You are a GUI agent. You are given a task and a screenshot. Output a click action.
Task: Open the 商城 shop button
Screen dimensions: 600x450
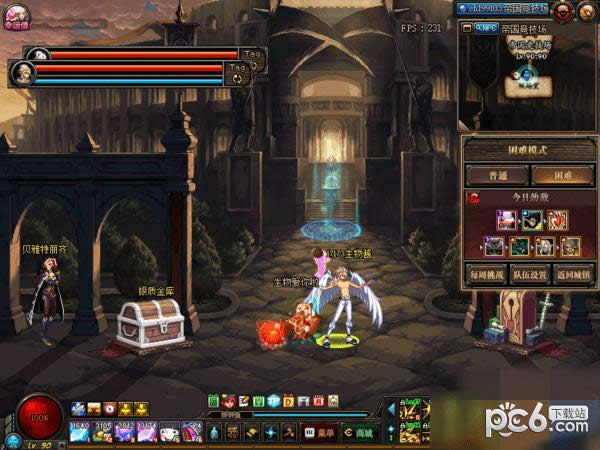358,433
